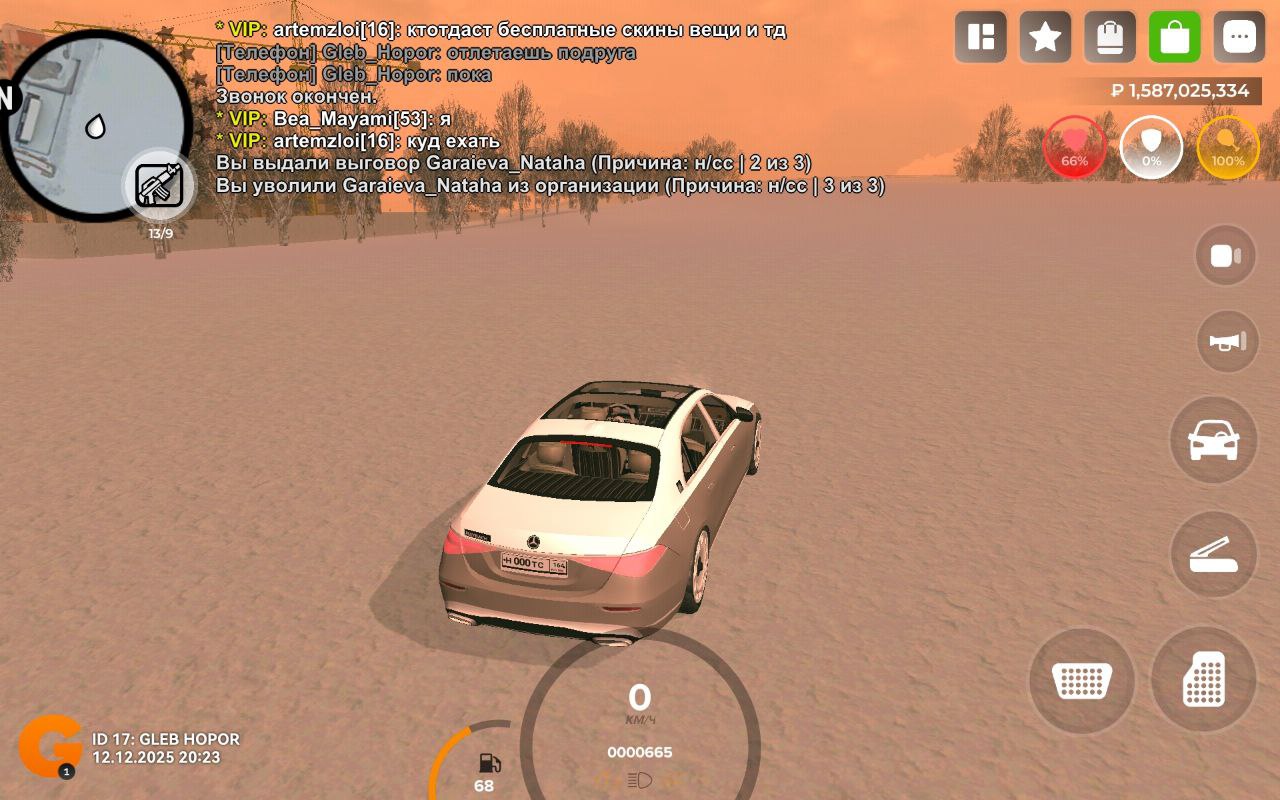Open the gray shopping bag inventory
The image size is (1280, 800).
click(1110, 38)
